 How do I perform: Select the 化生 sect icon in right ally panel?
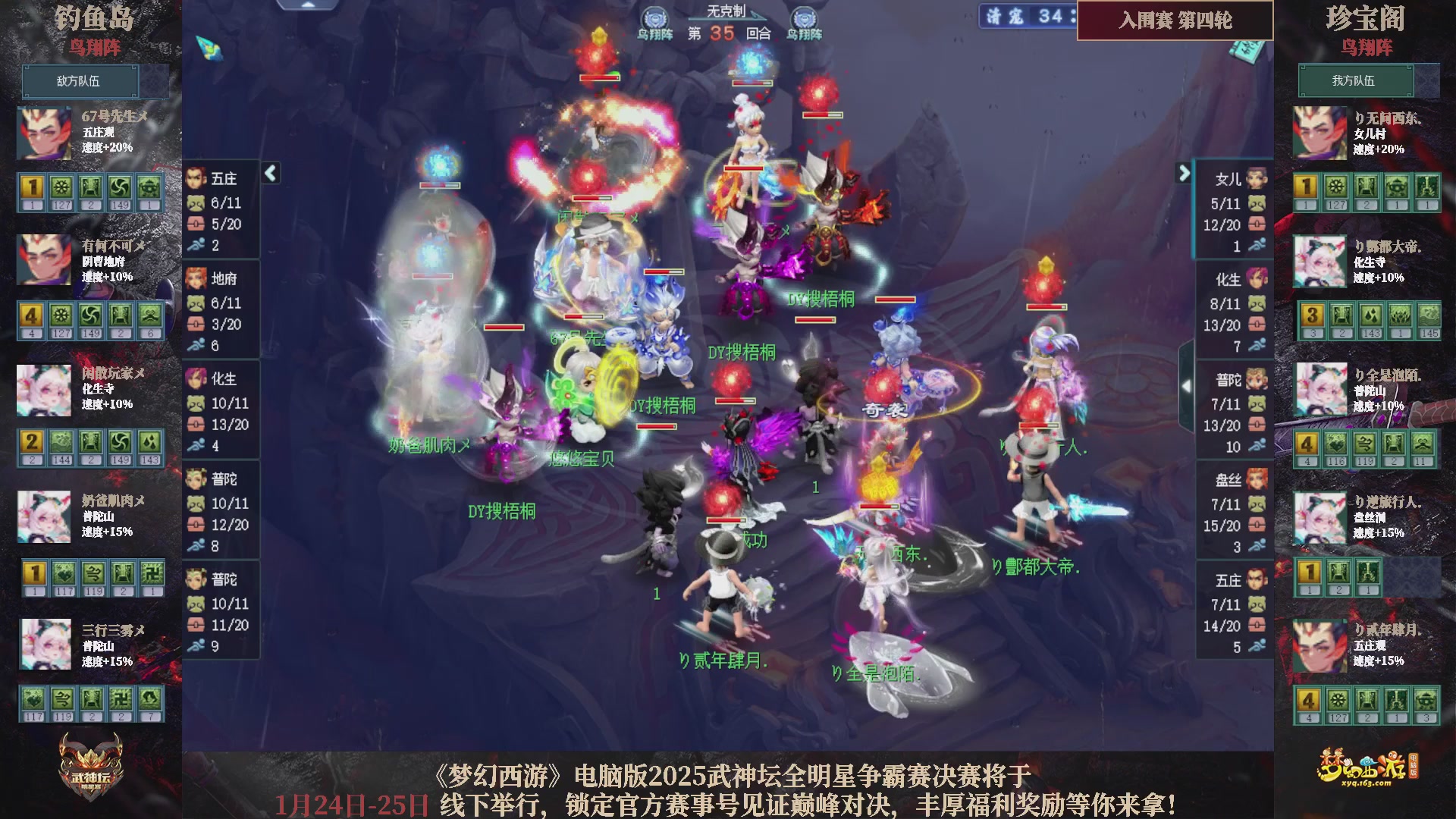pos(1257,279)
